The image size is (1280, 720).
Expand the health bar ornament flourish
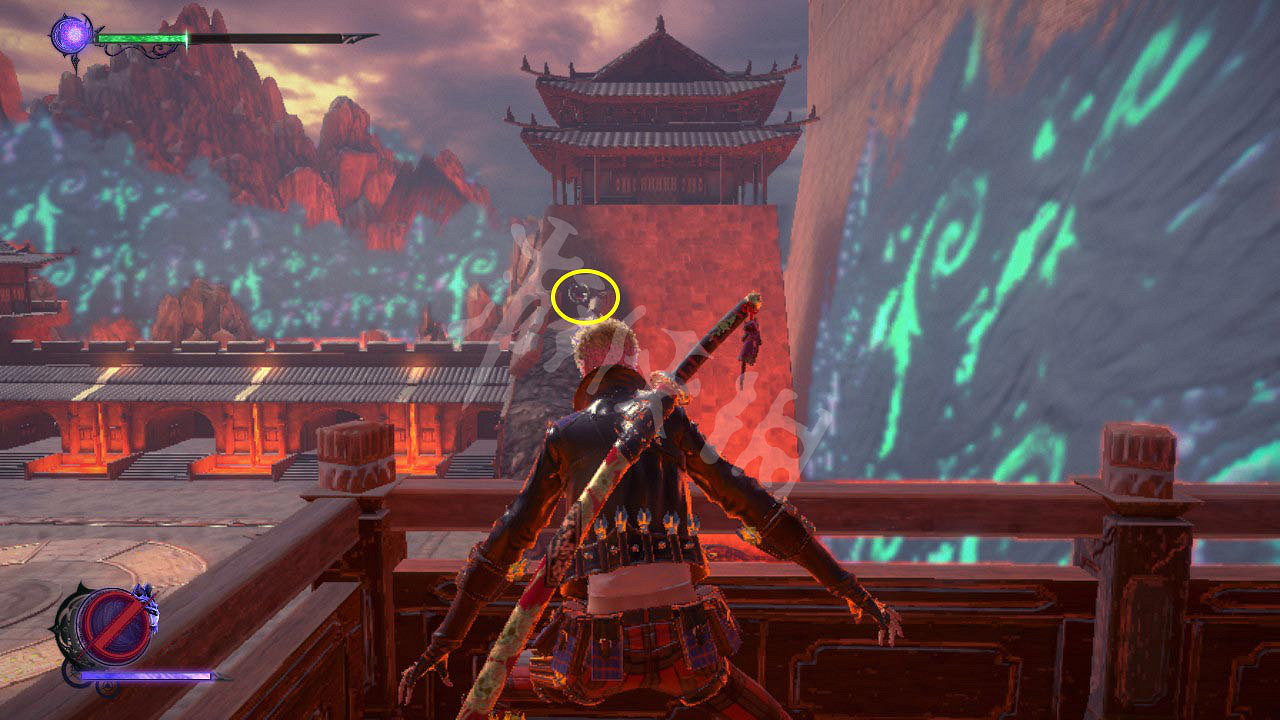(140, 50)
